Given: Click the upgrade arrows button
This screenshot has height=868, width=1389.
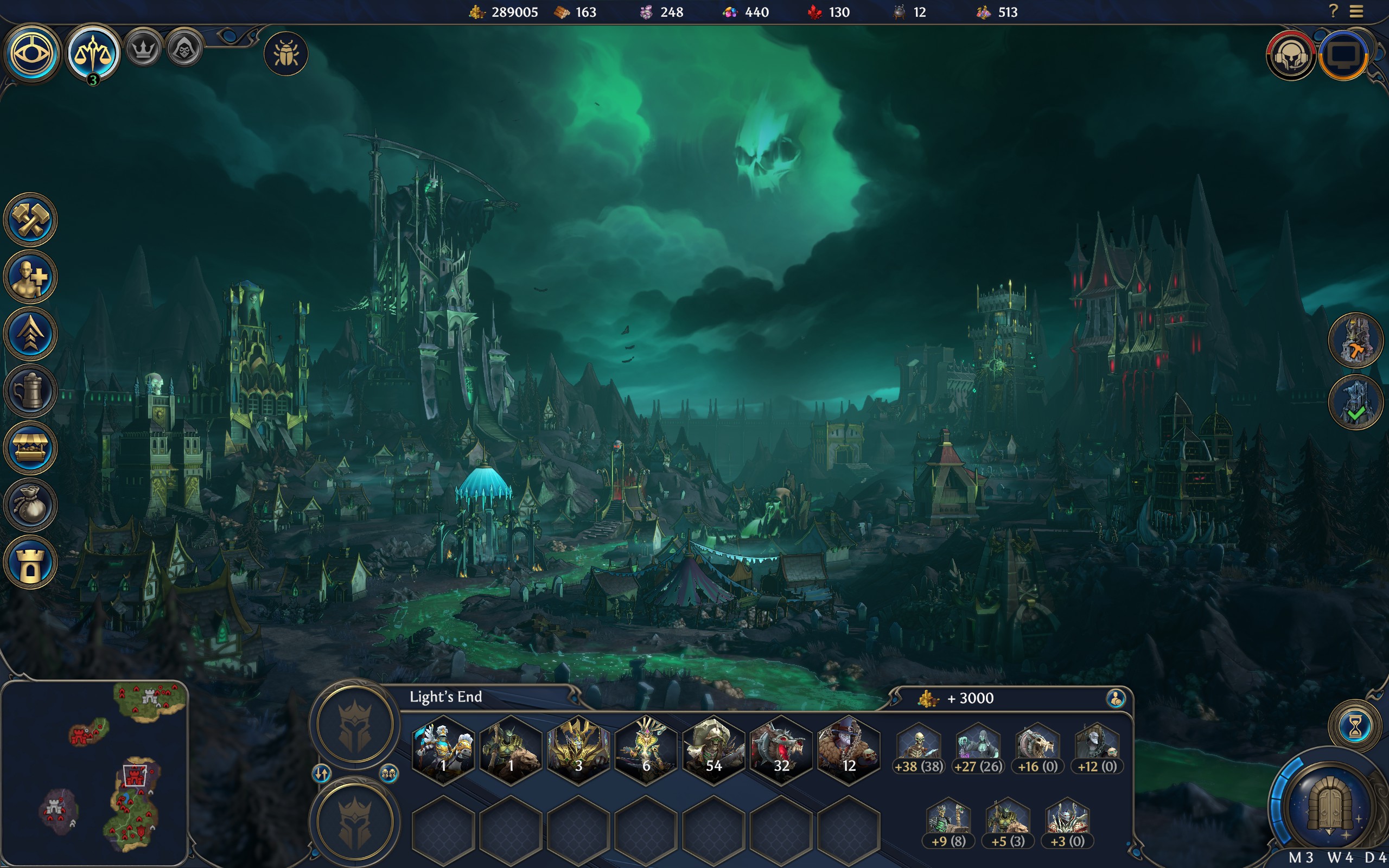Looking at the screenshot, I should pyautogui.click(x=30, y=334).
